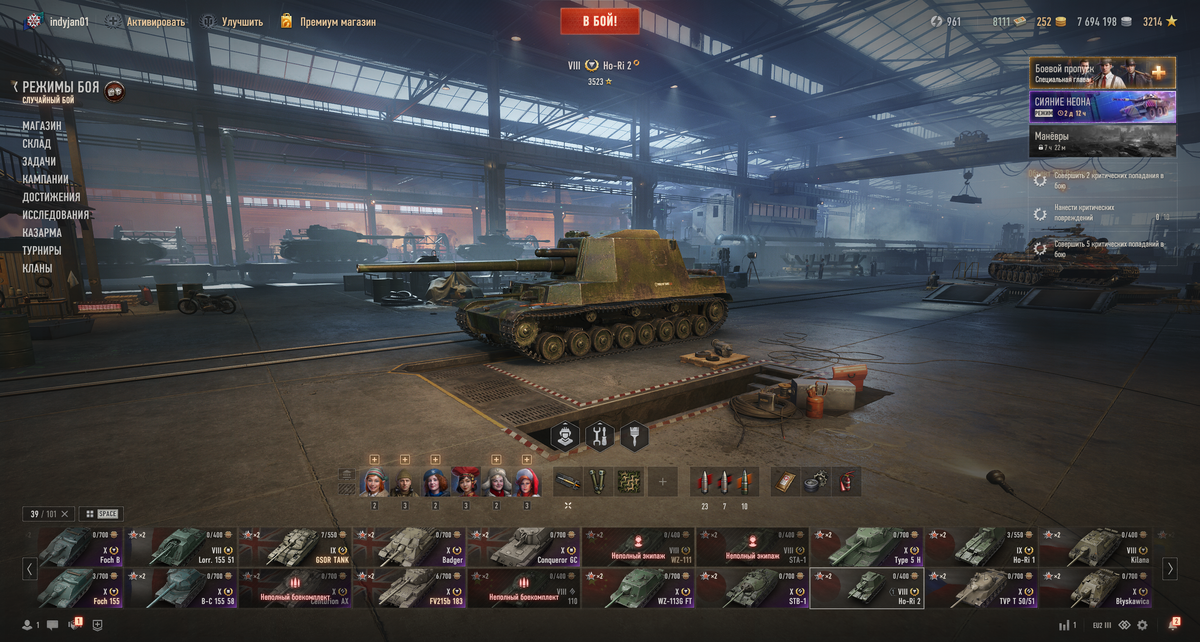This screenshot has height=642, width=1200.
Task: Start battle with the В БОЙ! button
Action: click(x=600, y=20)
